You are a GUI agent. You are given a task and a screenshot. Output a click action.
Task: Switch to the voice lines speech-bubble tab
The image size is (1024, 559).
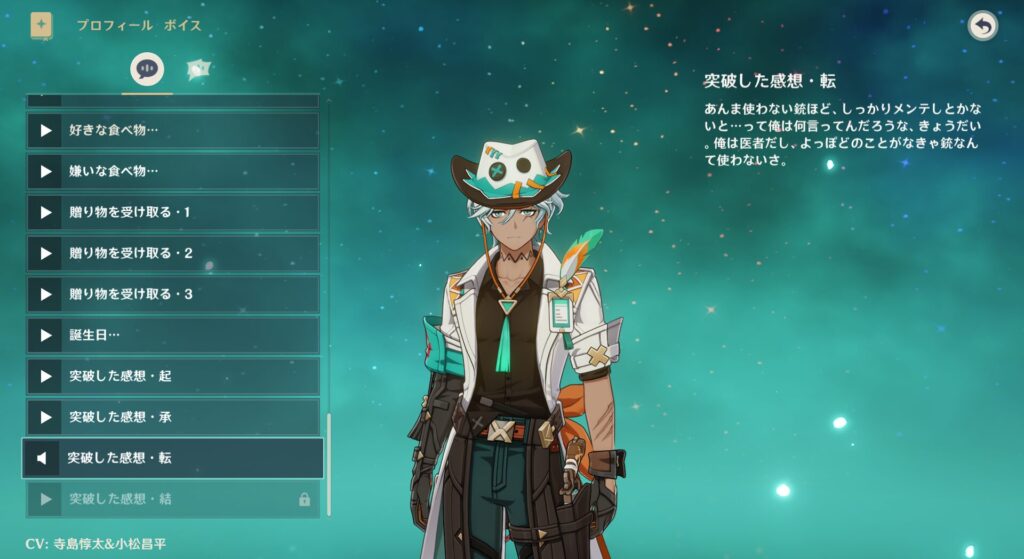[147, 69]
